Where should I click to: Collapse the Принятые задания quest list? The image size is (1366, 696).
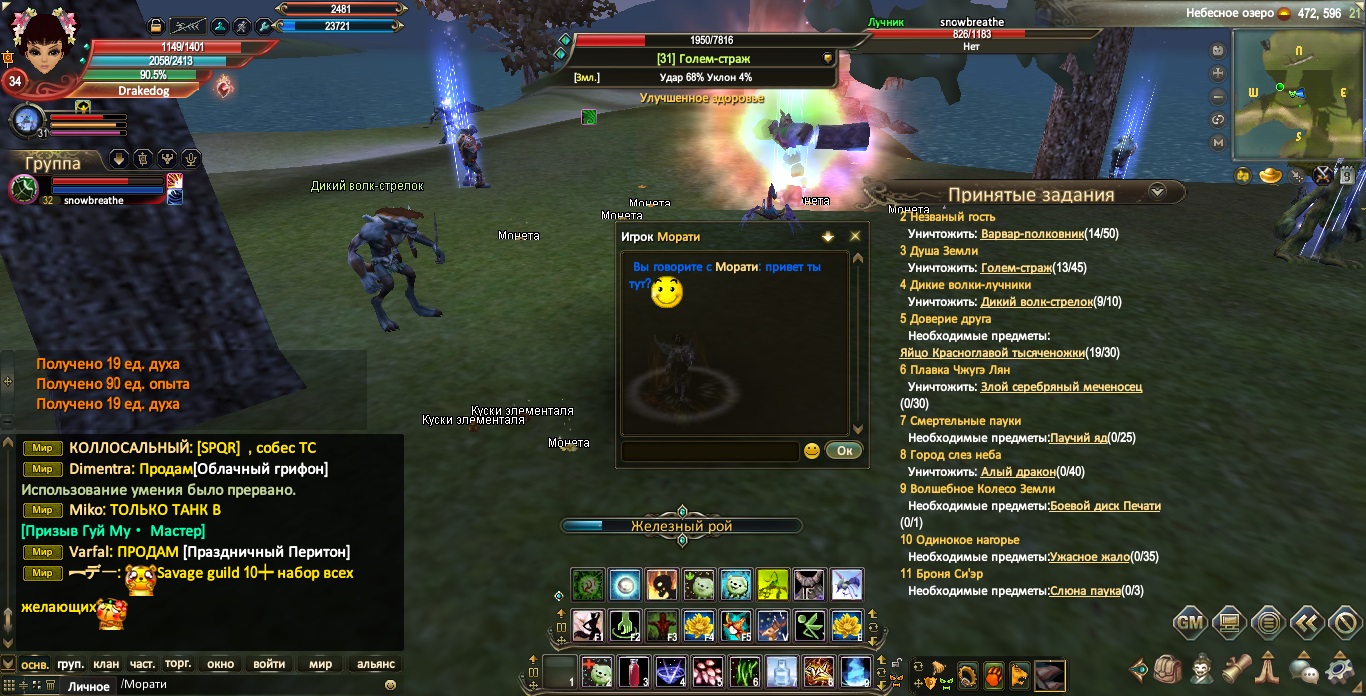click(1157, 191)
